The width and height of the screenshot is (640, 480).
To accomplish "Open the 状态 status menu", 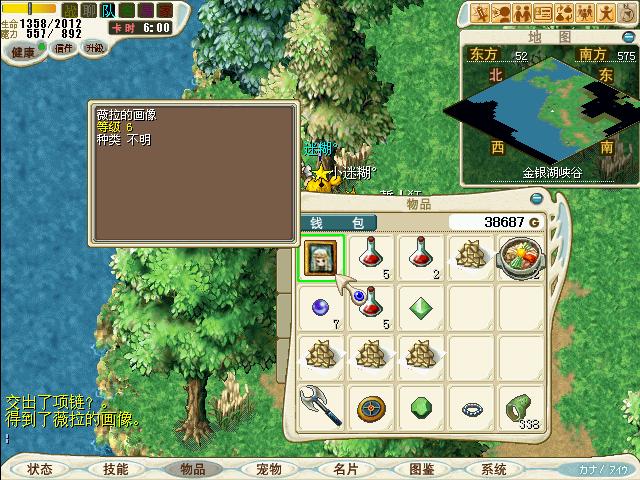I will [40, 469].
